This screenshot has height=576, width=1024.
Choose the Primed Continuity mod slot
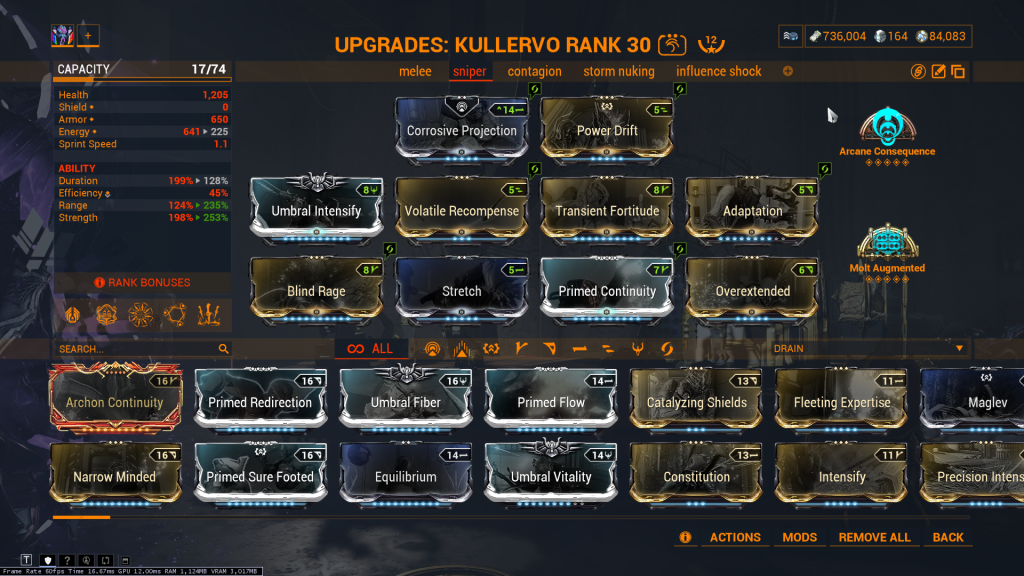(607, 290)
